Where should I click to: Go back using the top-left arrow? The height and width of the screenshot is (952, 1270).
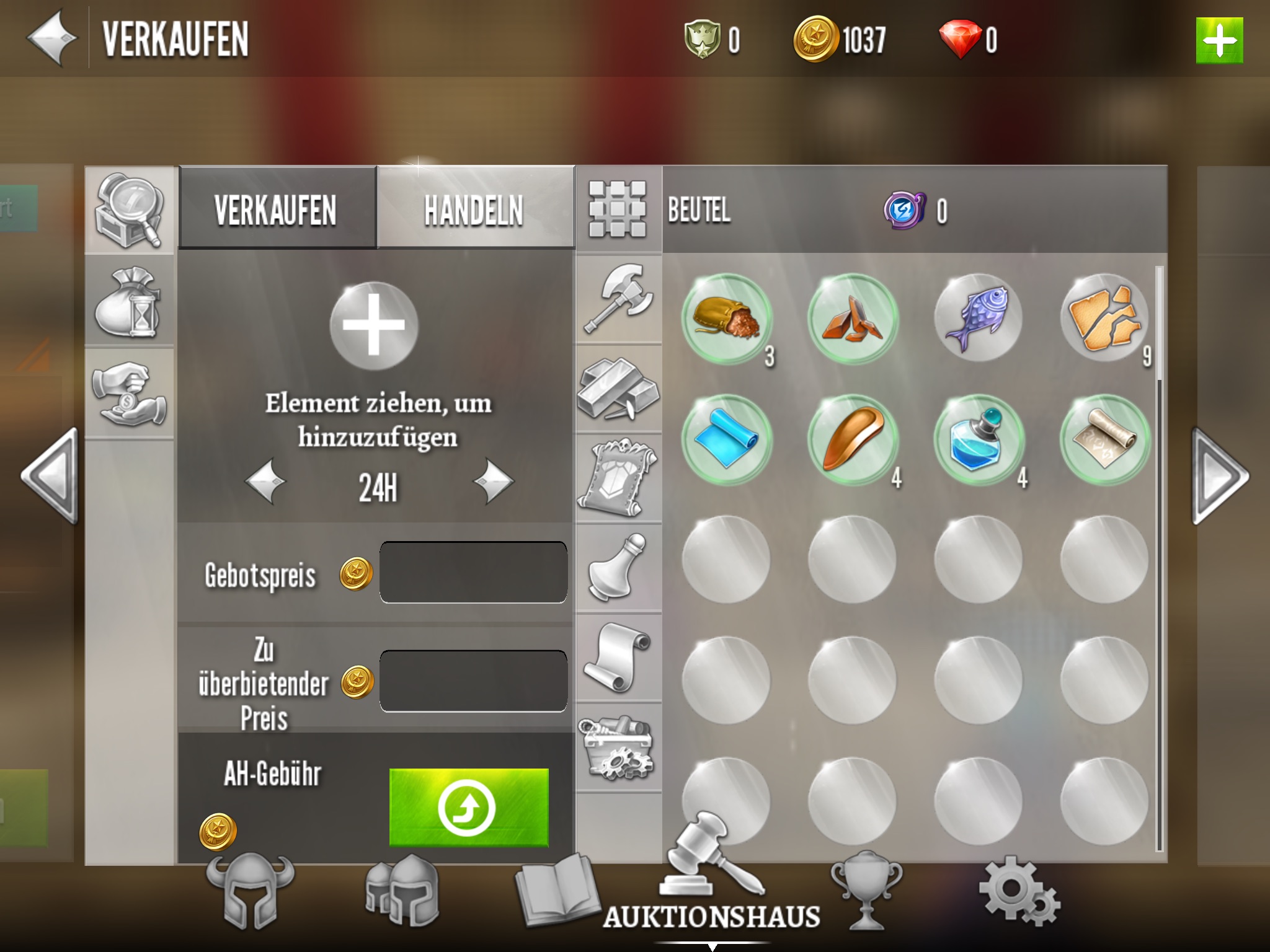[52, 38]
